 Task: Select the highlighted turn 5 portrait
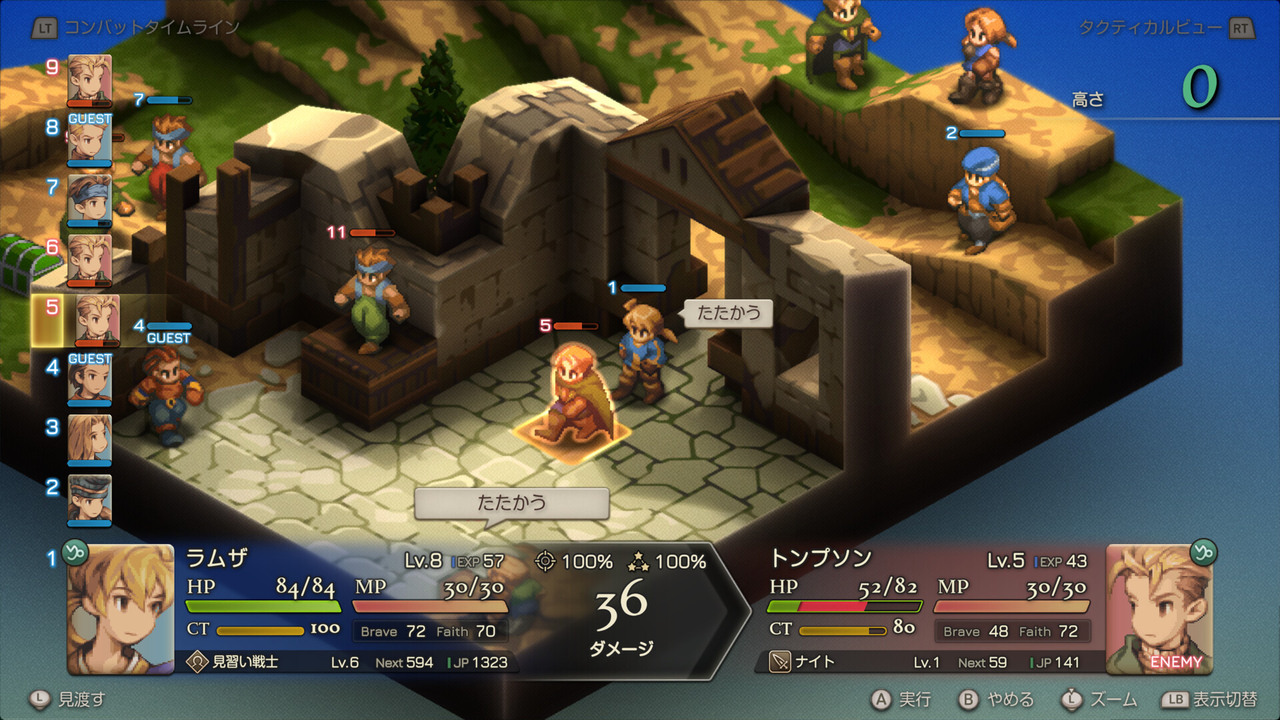pos(100,319)
